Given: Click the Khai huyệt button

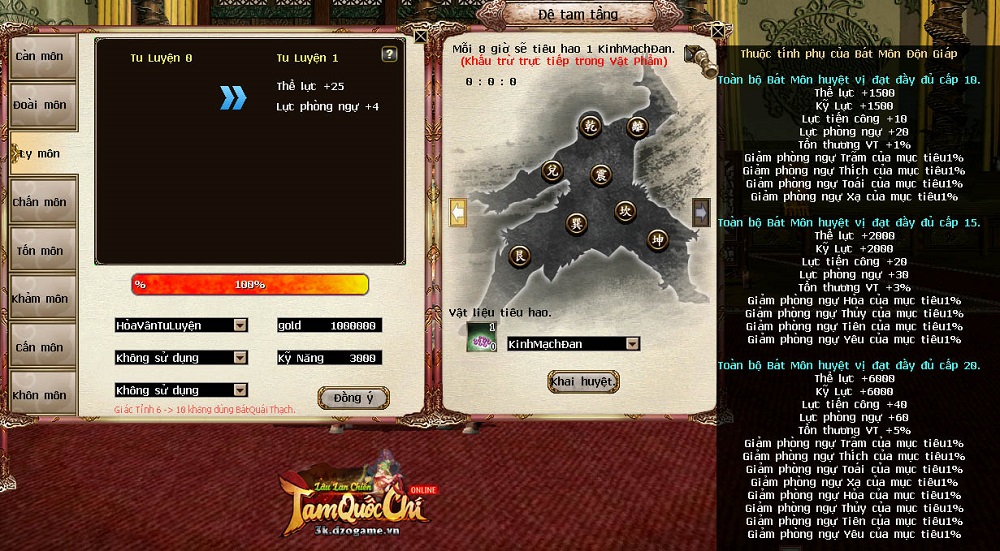Looking at the screenshot, I should pyautogui.click(x=583, y=382).
